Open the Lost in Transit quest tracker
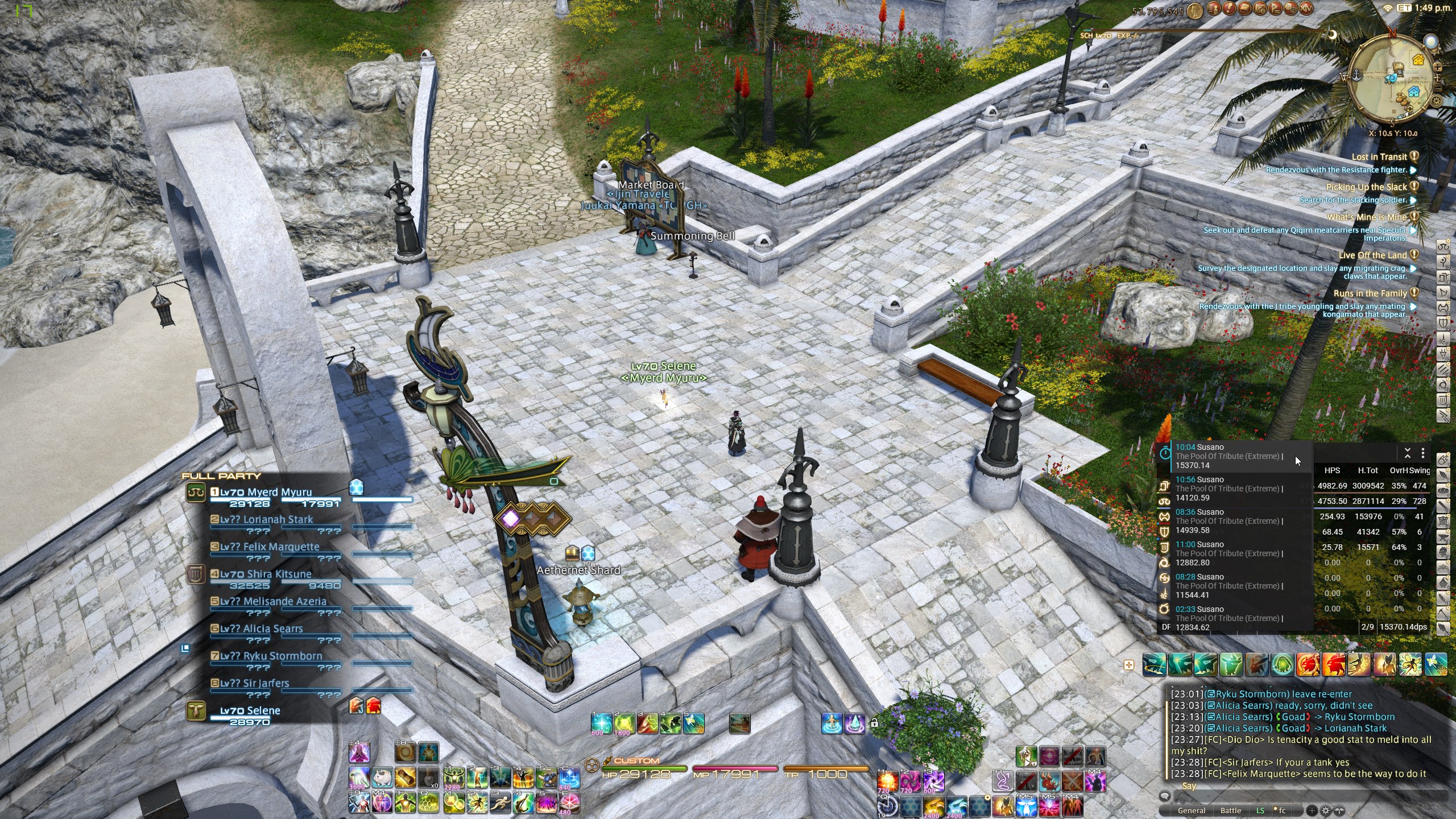1456x819 pixels. (1379, 157)
